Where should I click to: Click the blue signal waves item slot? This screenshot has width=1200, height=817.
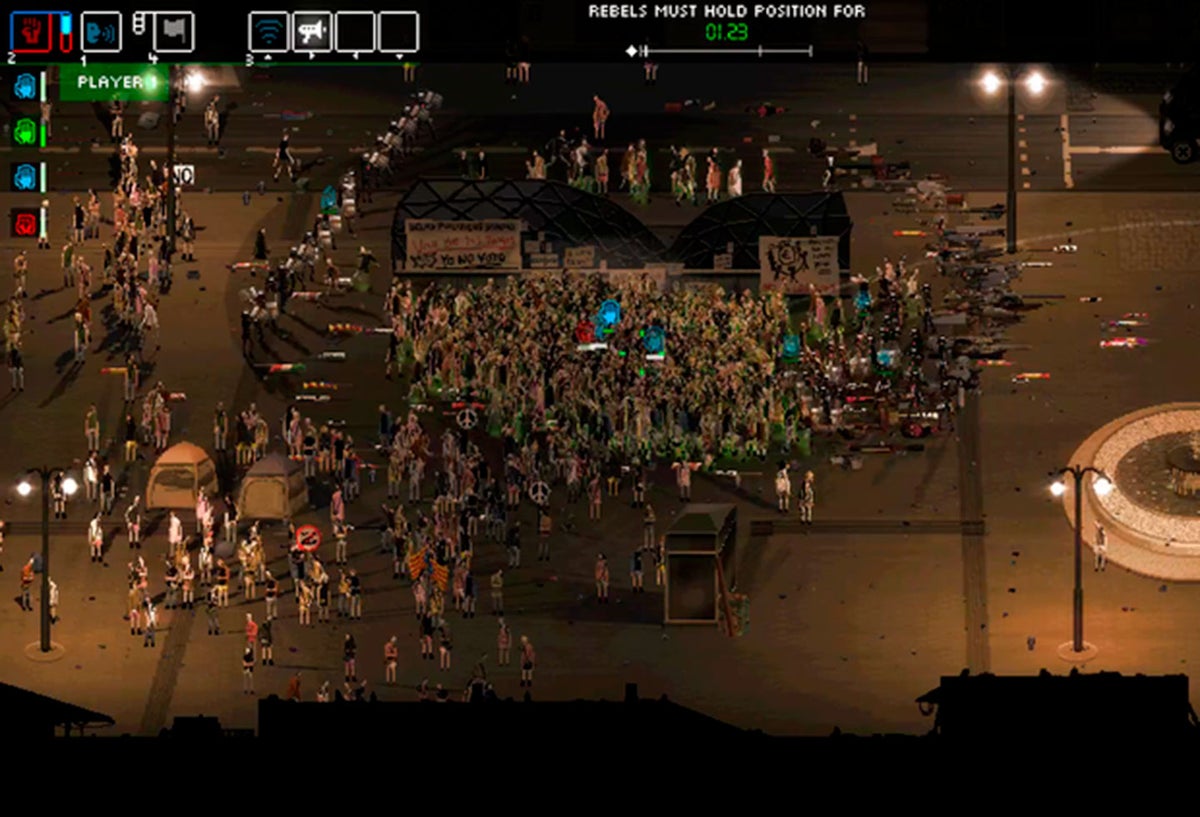(x=268, y=32)
